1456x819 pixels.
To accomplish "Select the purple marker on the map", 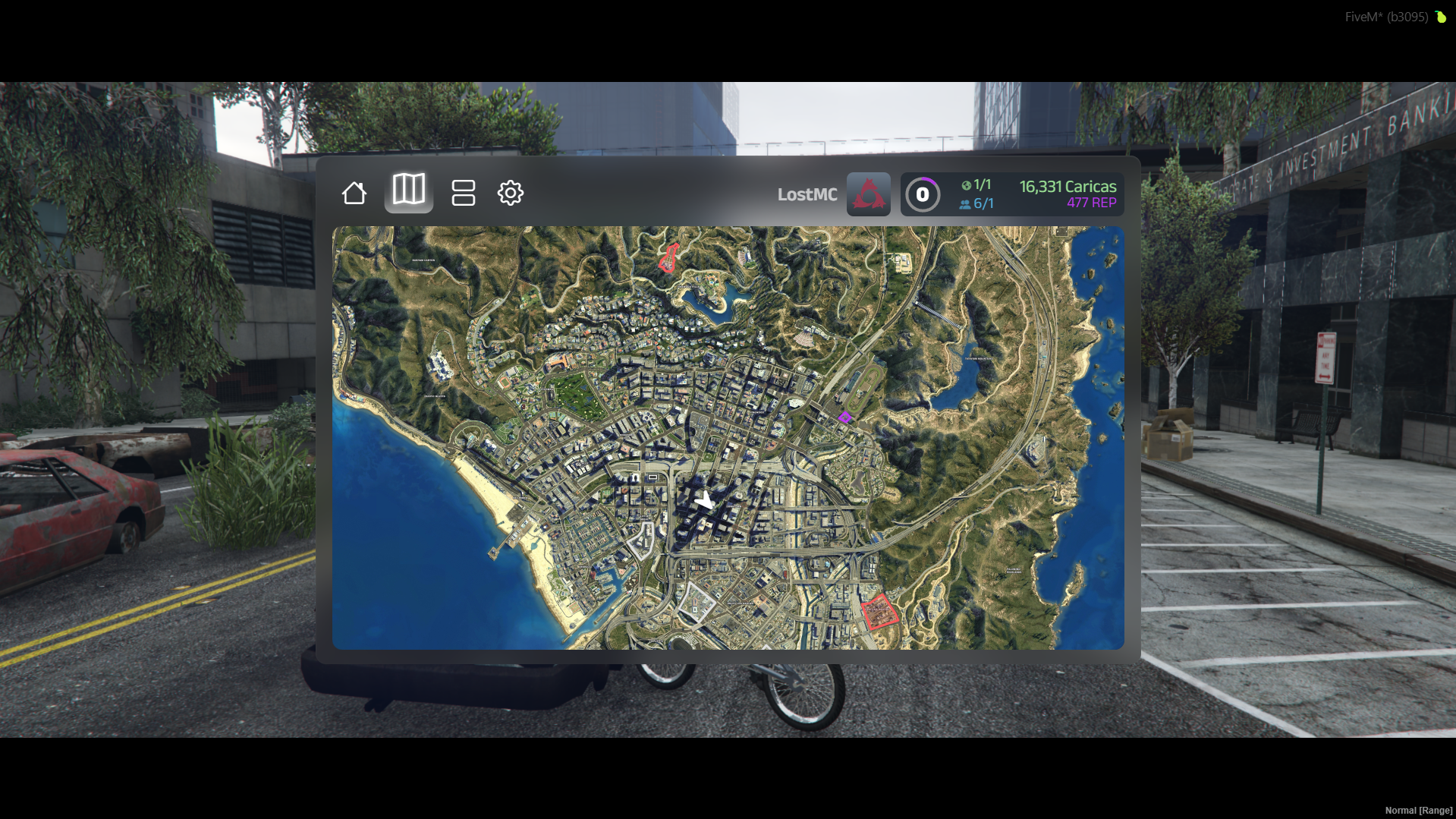I will pyautogui.click(x=845, y=417).
